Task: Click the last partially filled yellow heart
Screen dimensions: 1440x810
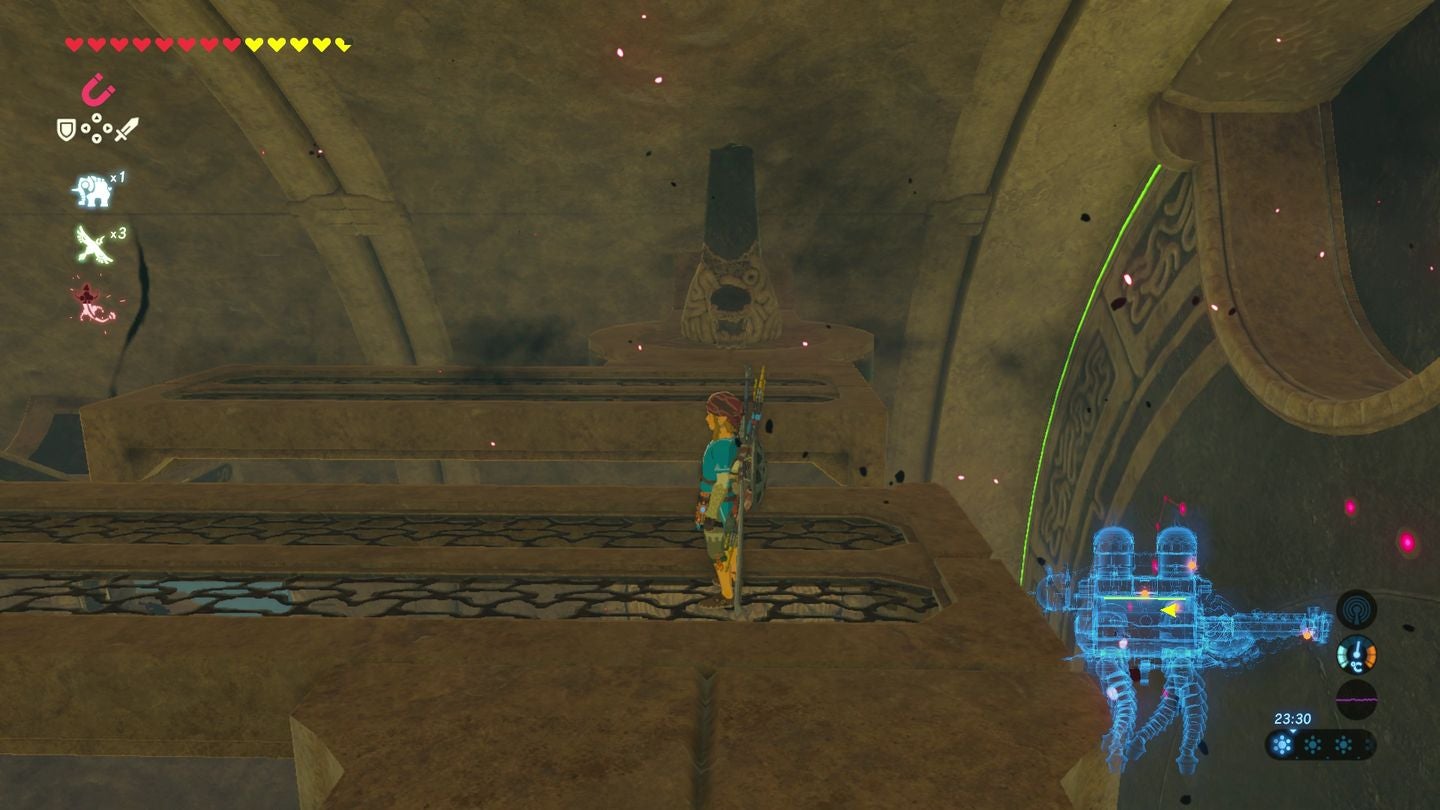Action: tap(341, 44)
